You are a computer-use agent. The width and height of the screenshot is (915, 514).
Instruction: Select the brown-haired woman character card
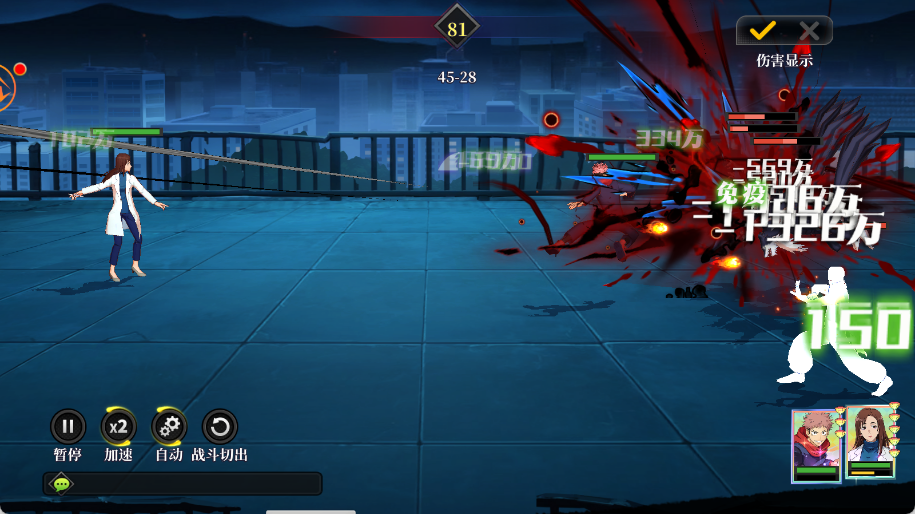[x=870, y=443]
